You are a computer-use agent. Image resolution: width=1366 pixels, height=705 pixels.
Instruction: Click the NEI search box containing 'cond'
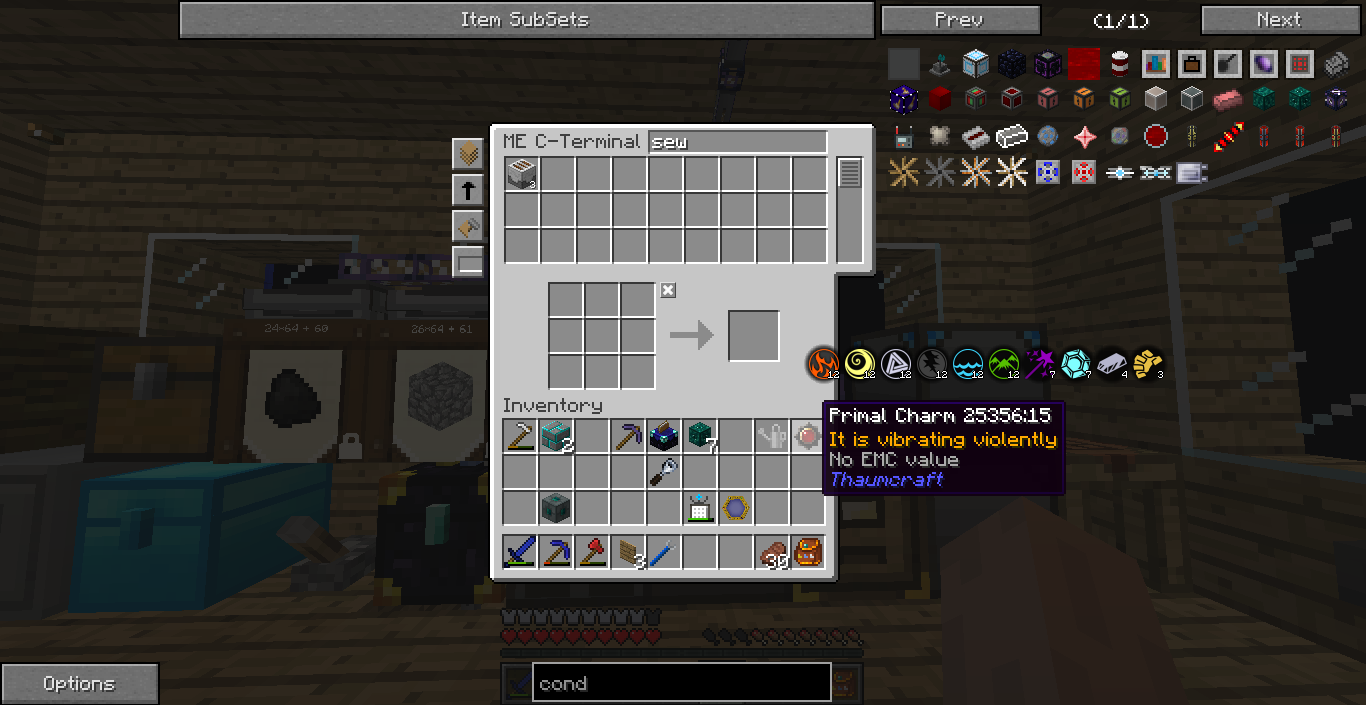681,683
